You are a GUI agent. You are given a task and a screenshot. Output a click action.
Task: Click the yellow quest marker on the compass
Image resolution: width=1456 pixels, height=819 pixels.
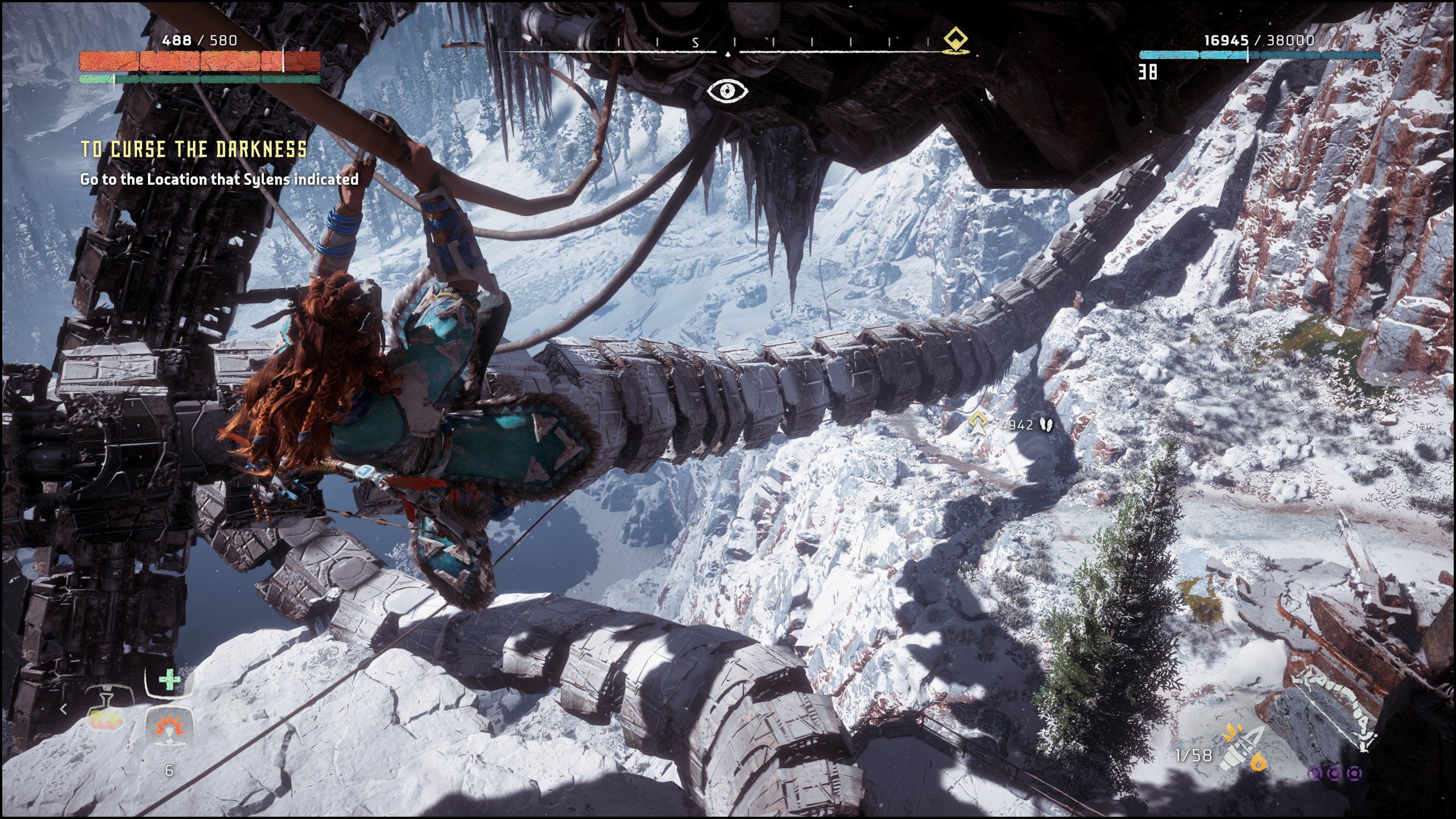[957, 41]
